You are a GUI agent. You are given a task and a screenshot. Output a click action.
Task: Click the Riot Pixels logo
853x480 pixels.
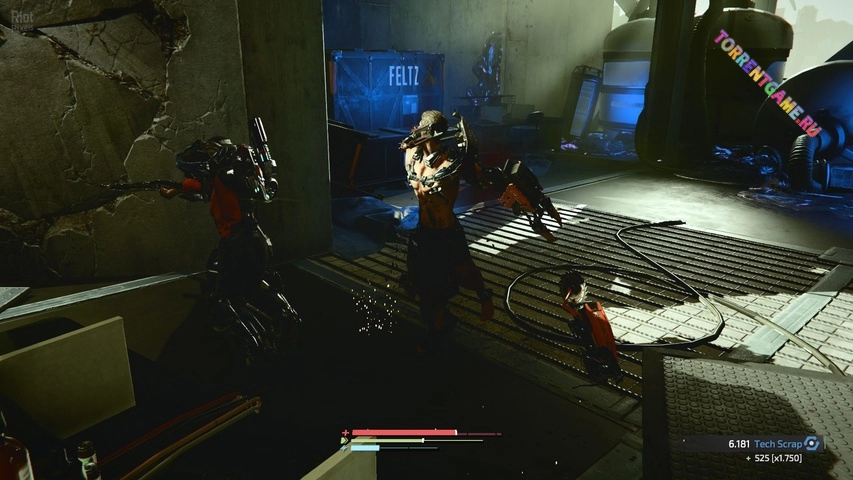coord(18,19)
